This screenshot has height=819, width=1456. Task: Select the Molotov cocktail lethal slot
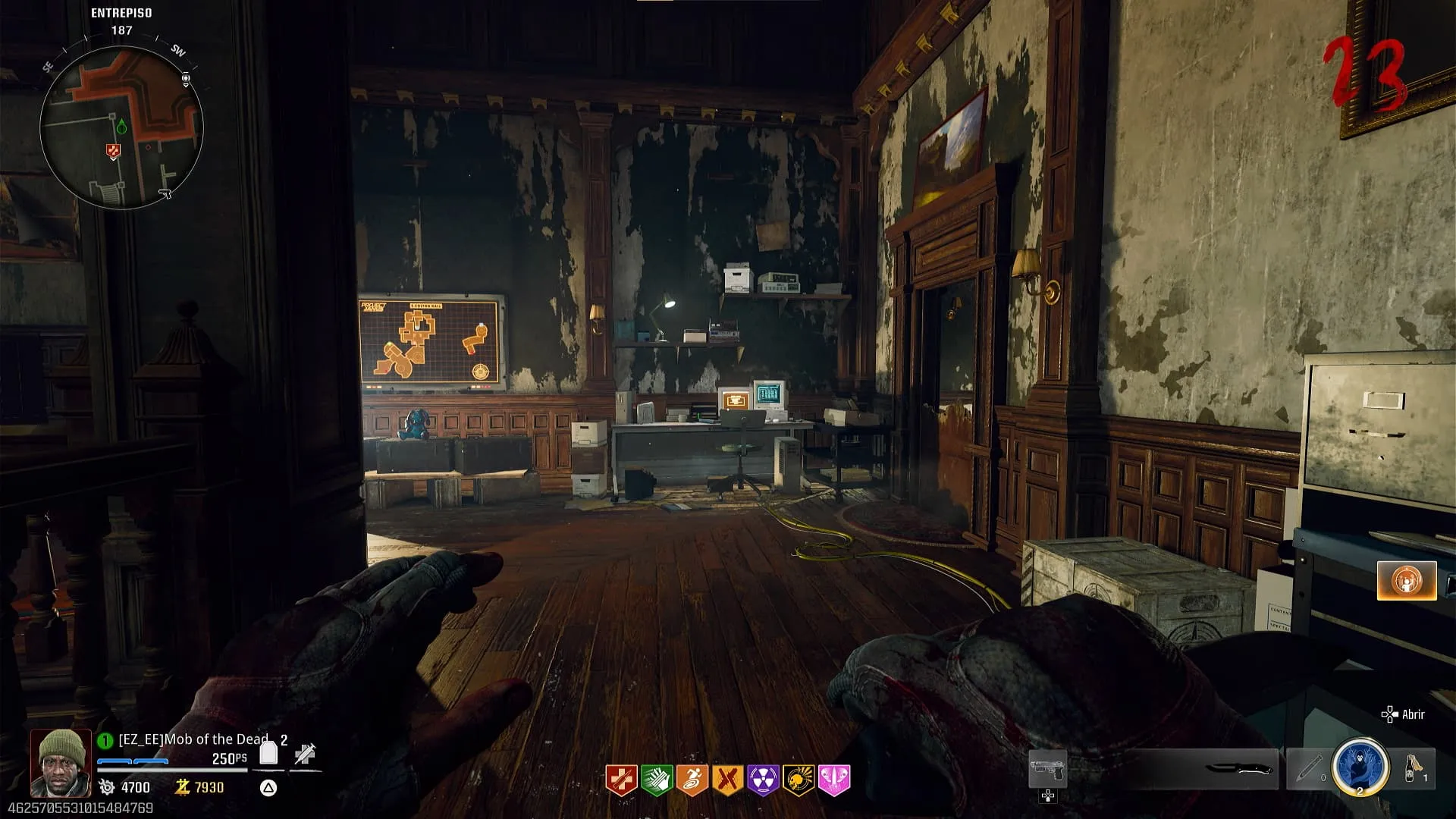(x=1411, y=768)
